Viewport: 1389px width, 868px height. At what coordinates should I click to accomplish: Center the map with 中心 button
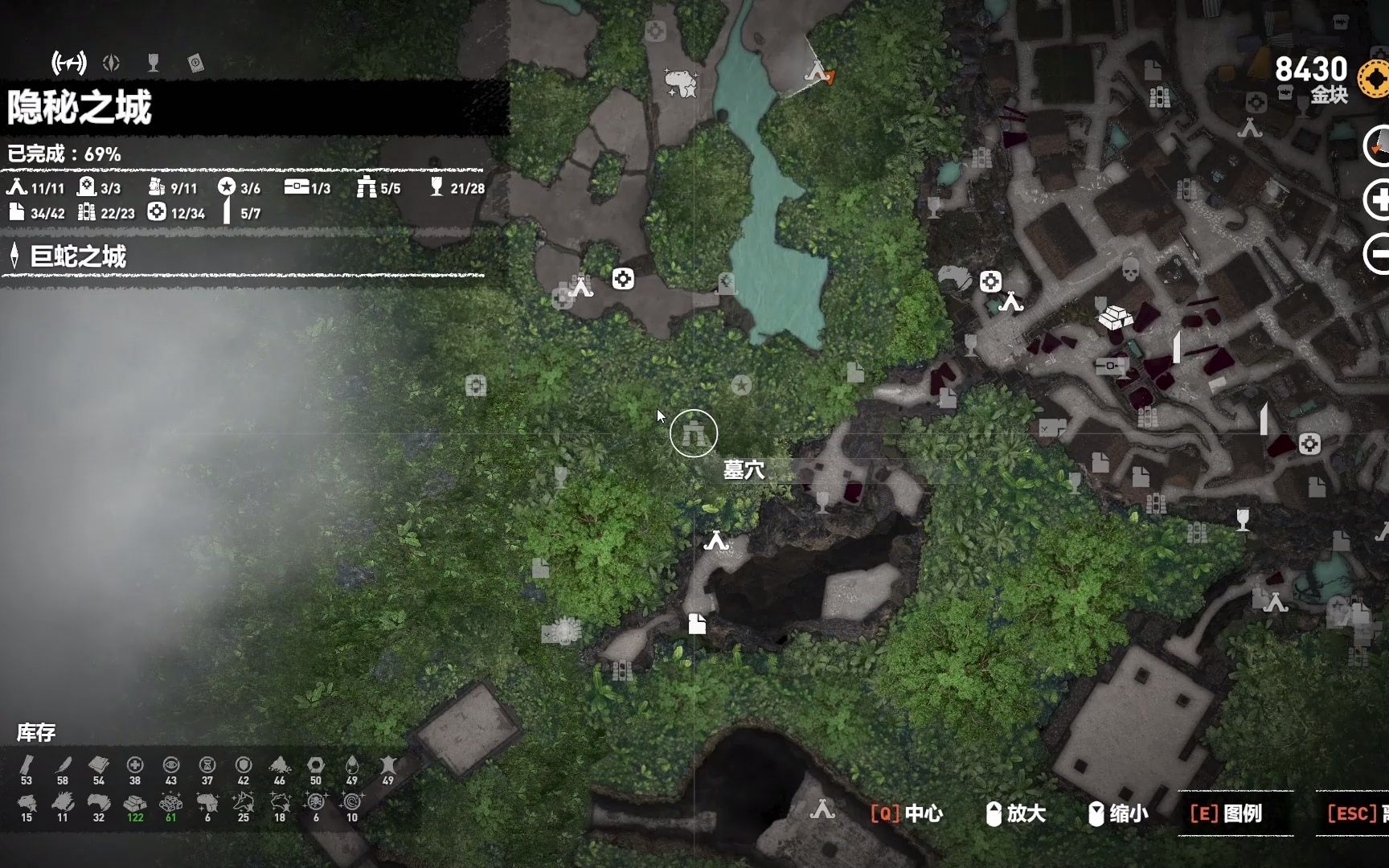(x=907, y=813)
